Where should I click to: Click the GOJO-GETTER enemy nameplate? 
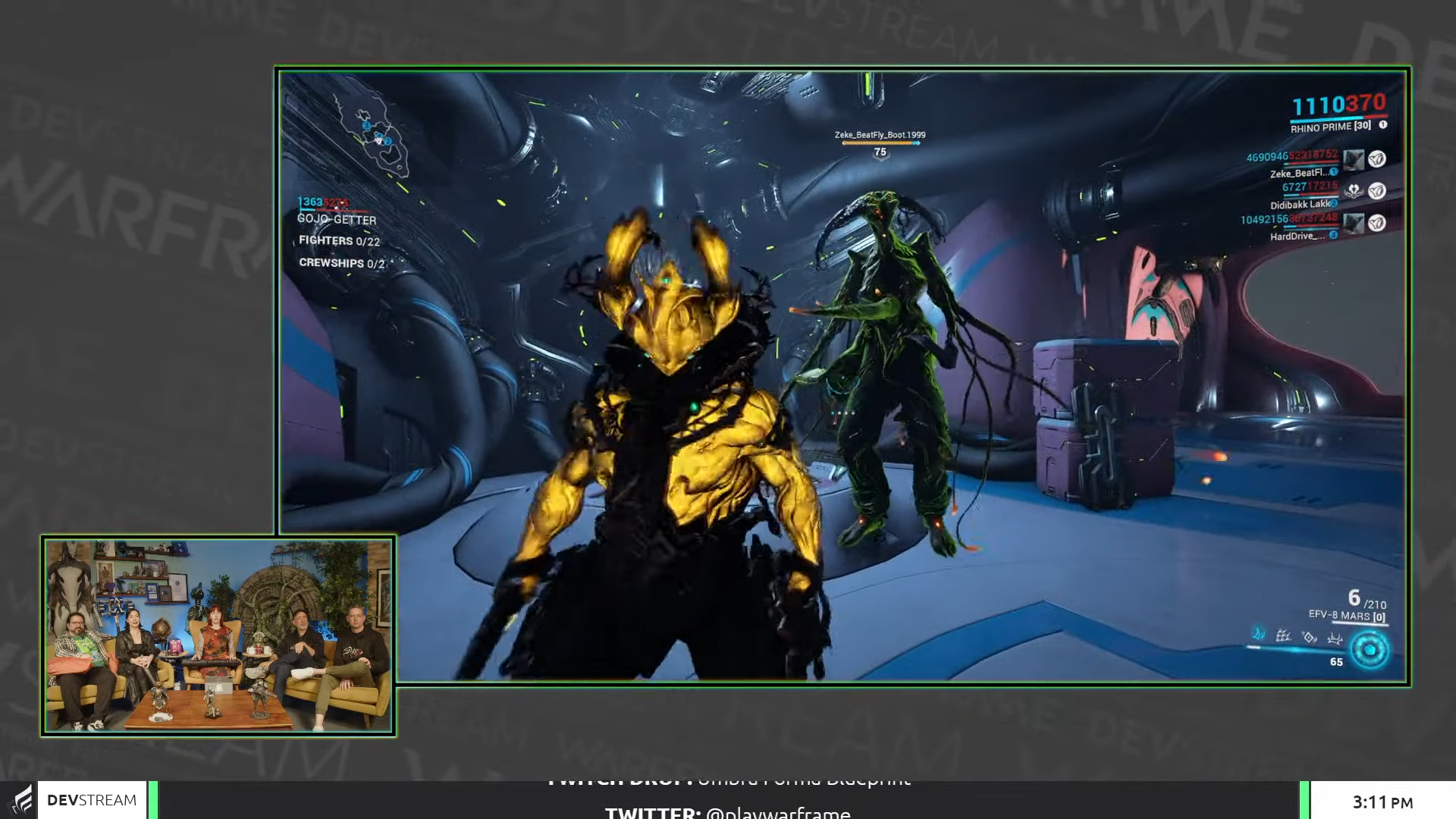(x=337, y=220)
